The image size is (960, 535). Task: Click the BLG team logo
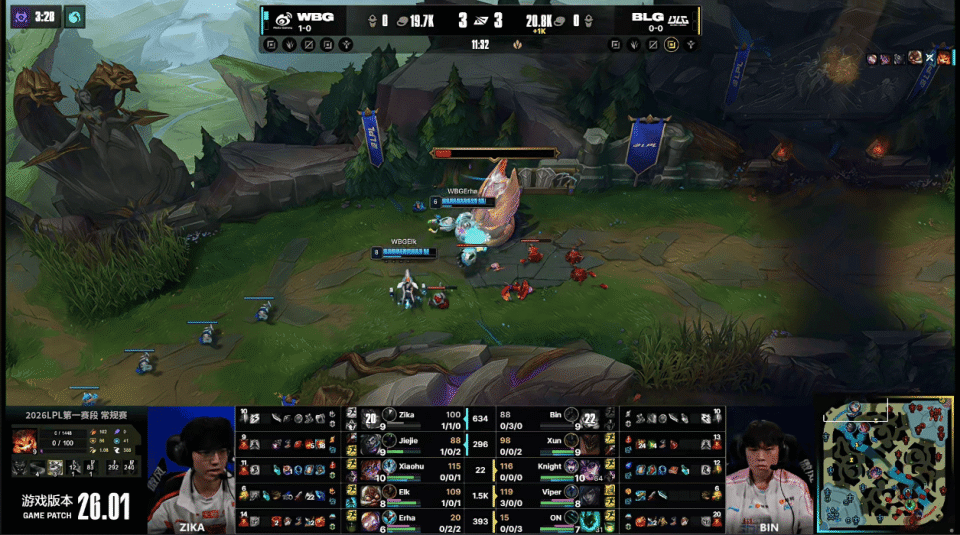[679, 18]
